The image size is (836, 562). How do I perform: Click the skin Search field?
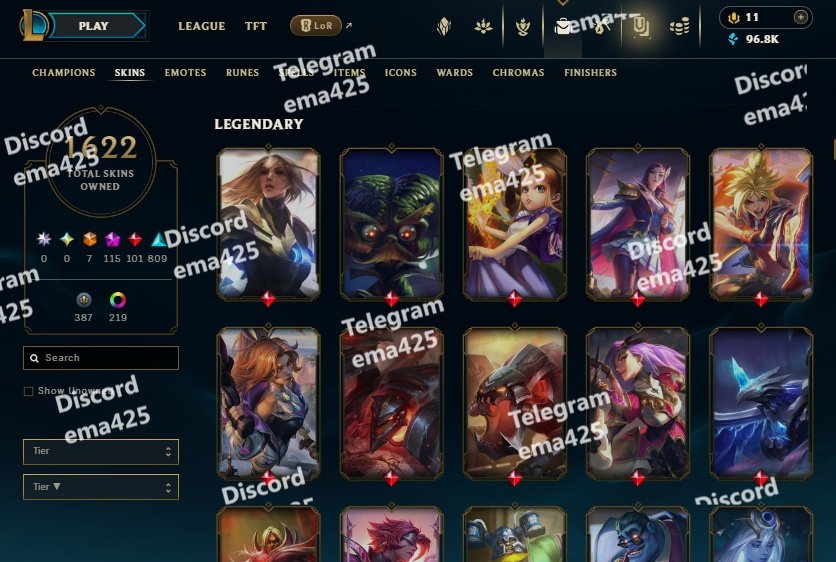pyautogui.click(x=101, y=358)
